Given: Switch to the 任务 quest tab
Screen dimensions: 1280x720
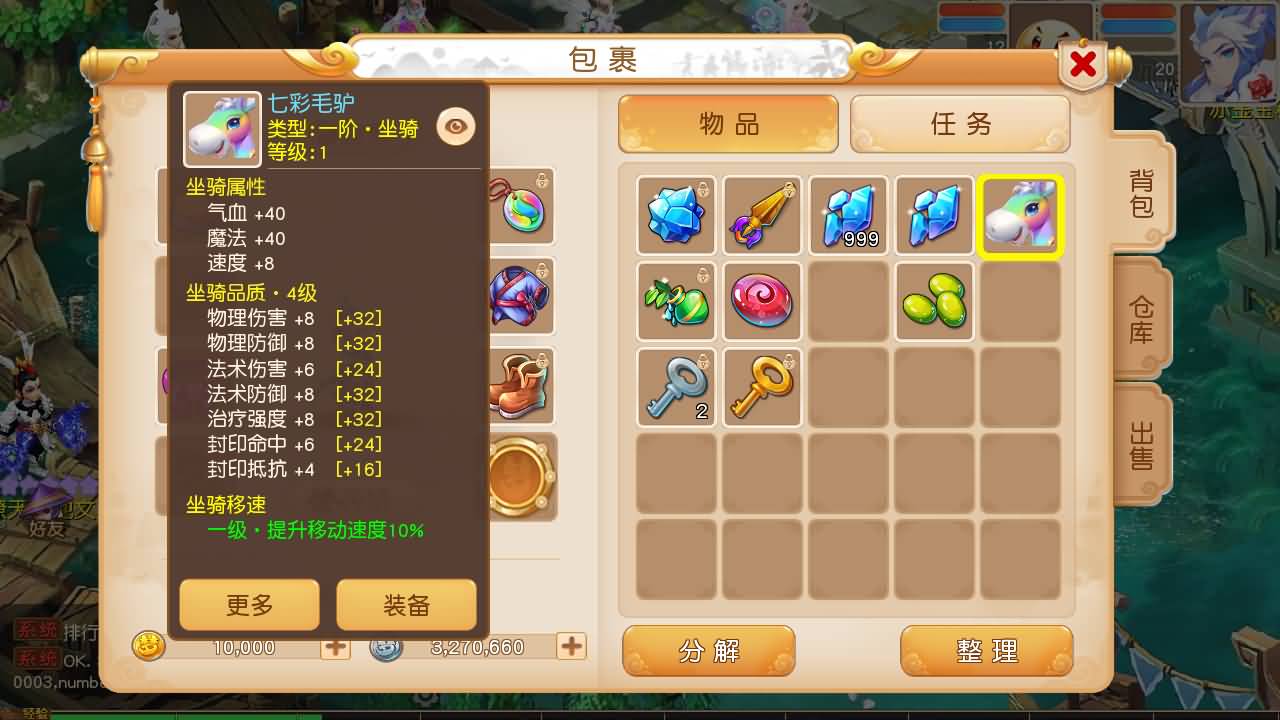Looking at the screenshot, I should pos(960,123).
